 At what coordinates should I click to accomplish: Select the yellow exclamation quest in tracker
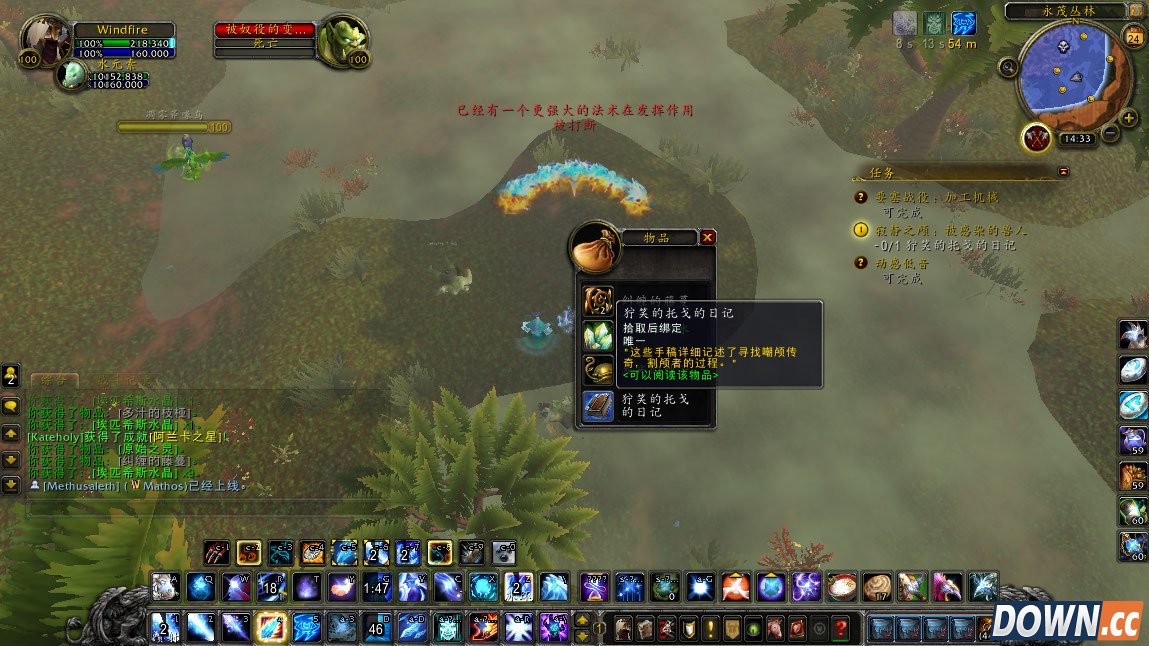[860, 230]
